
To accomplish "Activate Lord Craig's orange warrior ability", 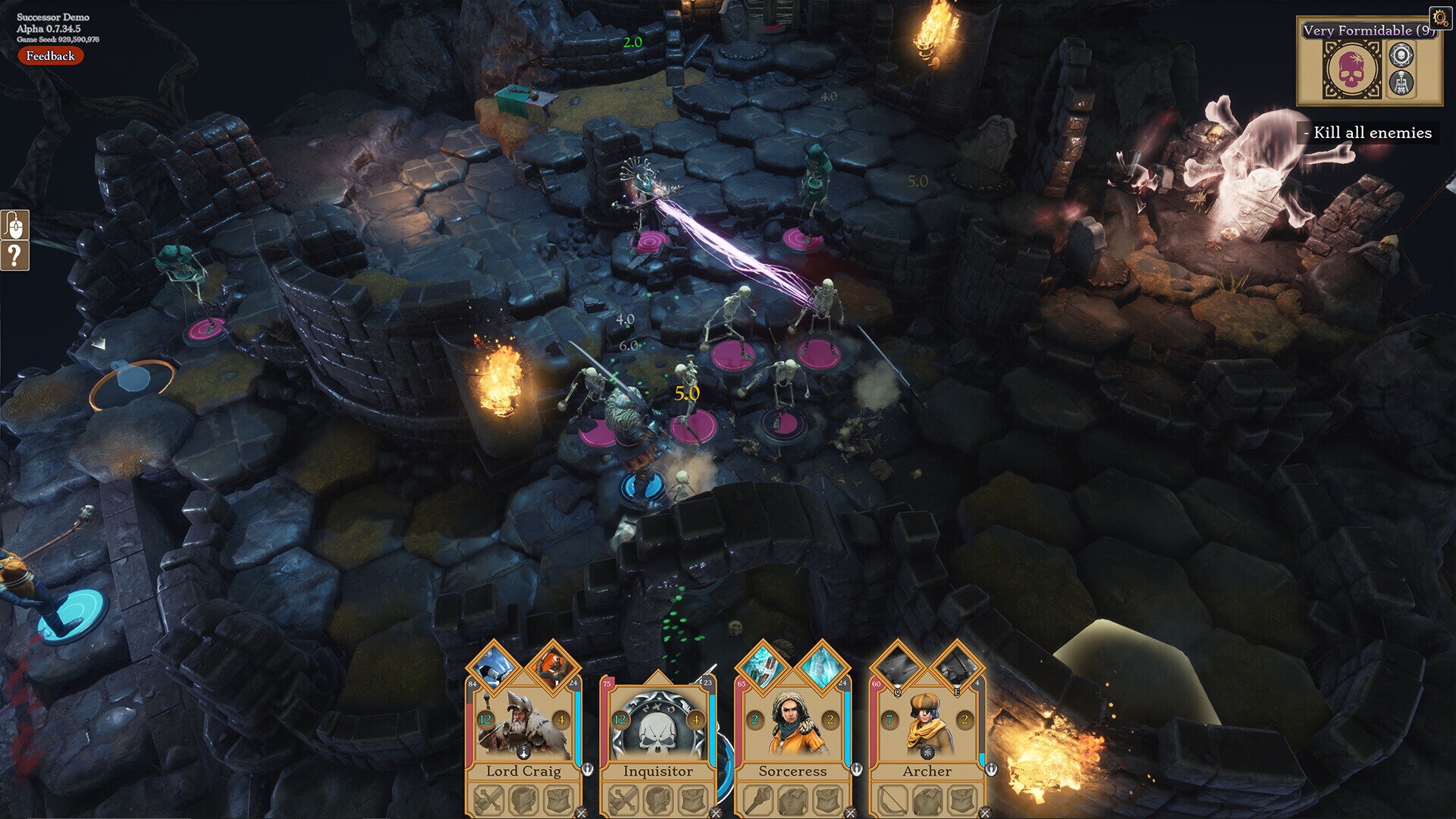I will coord(554,667).
